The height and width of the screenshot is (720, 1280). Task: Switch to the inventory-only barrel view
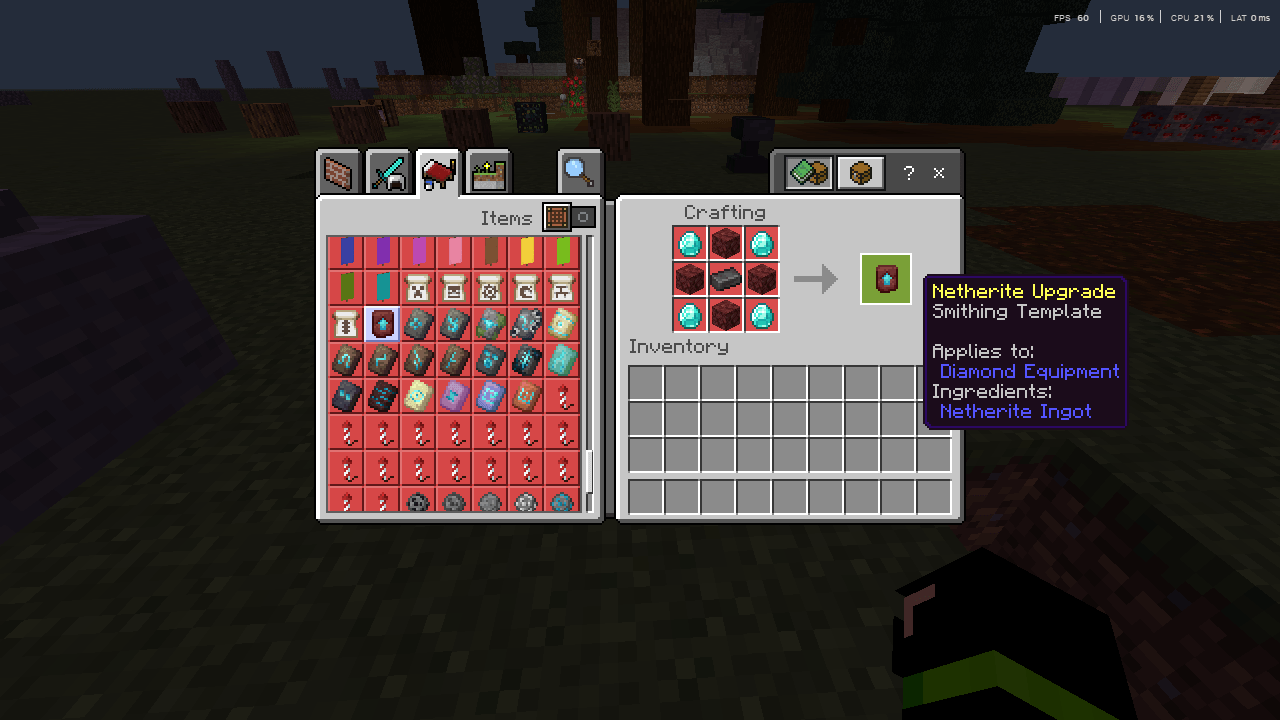click(860, 172)
